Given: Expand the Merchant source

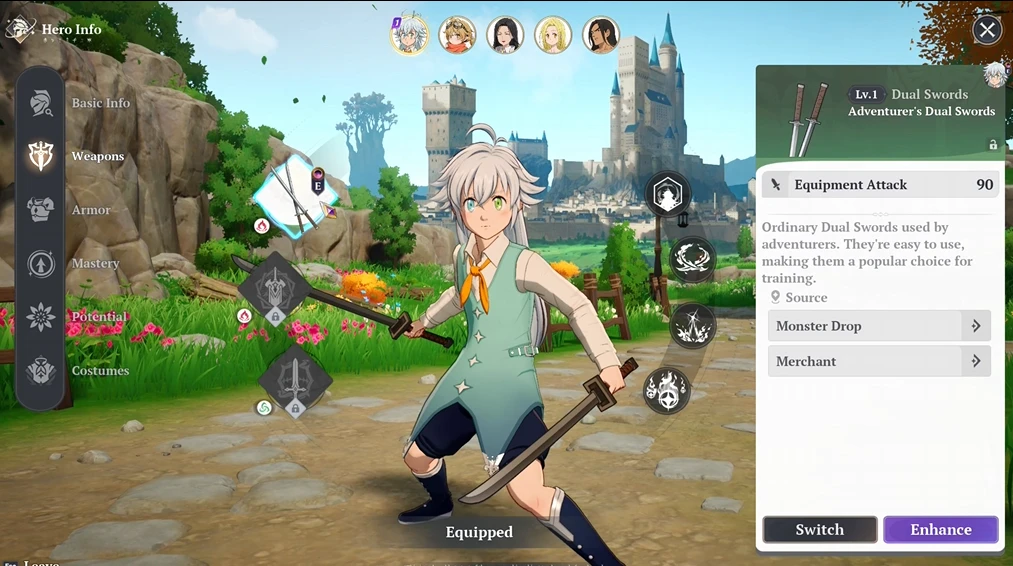Looking at the screenshot, I should (x=879, y=361).
